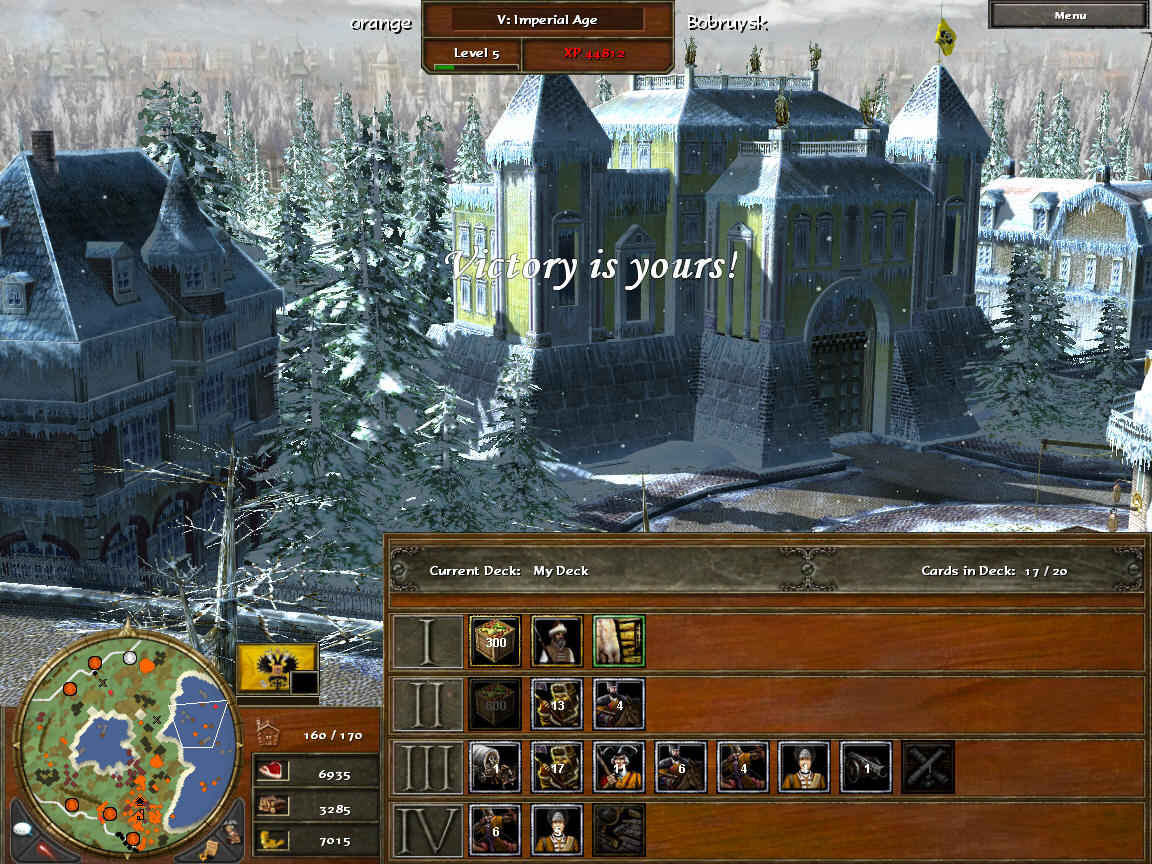This screenshot has width=1152, height=864.
Task: Select the single cannon card
Action: tap(866, 767)
